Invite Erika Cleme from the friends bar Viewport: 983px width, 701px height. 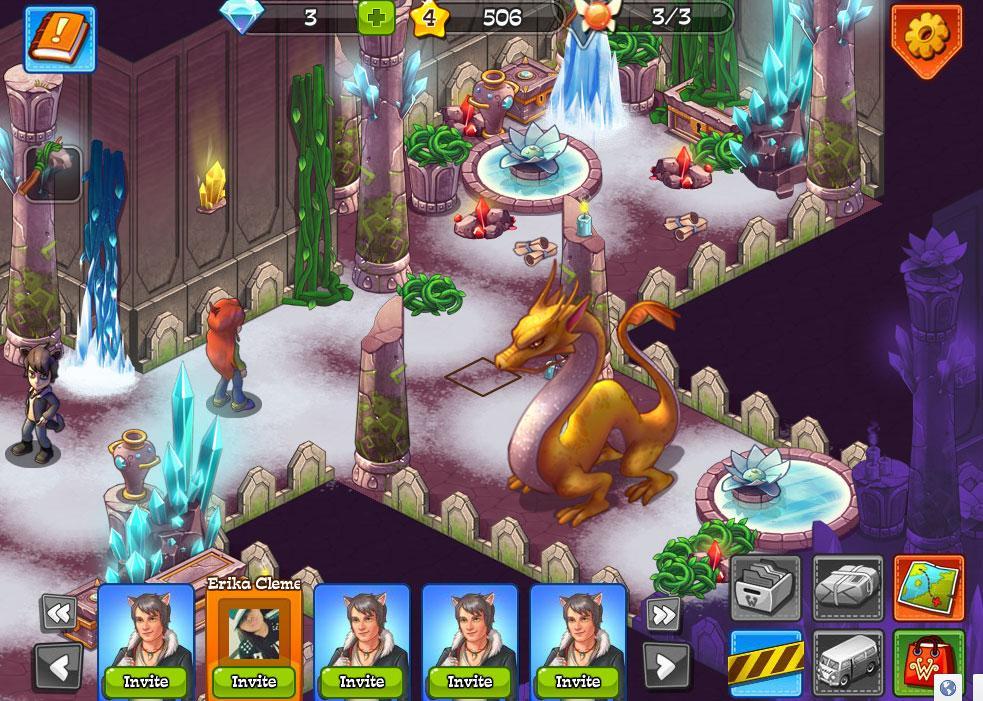[254, 681]
